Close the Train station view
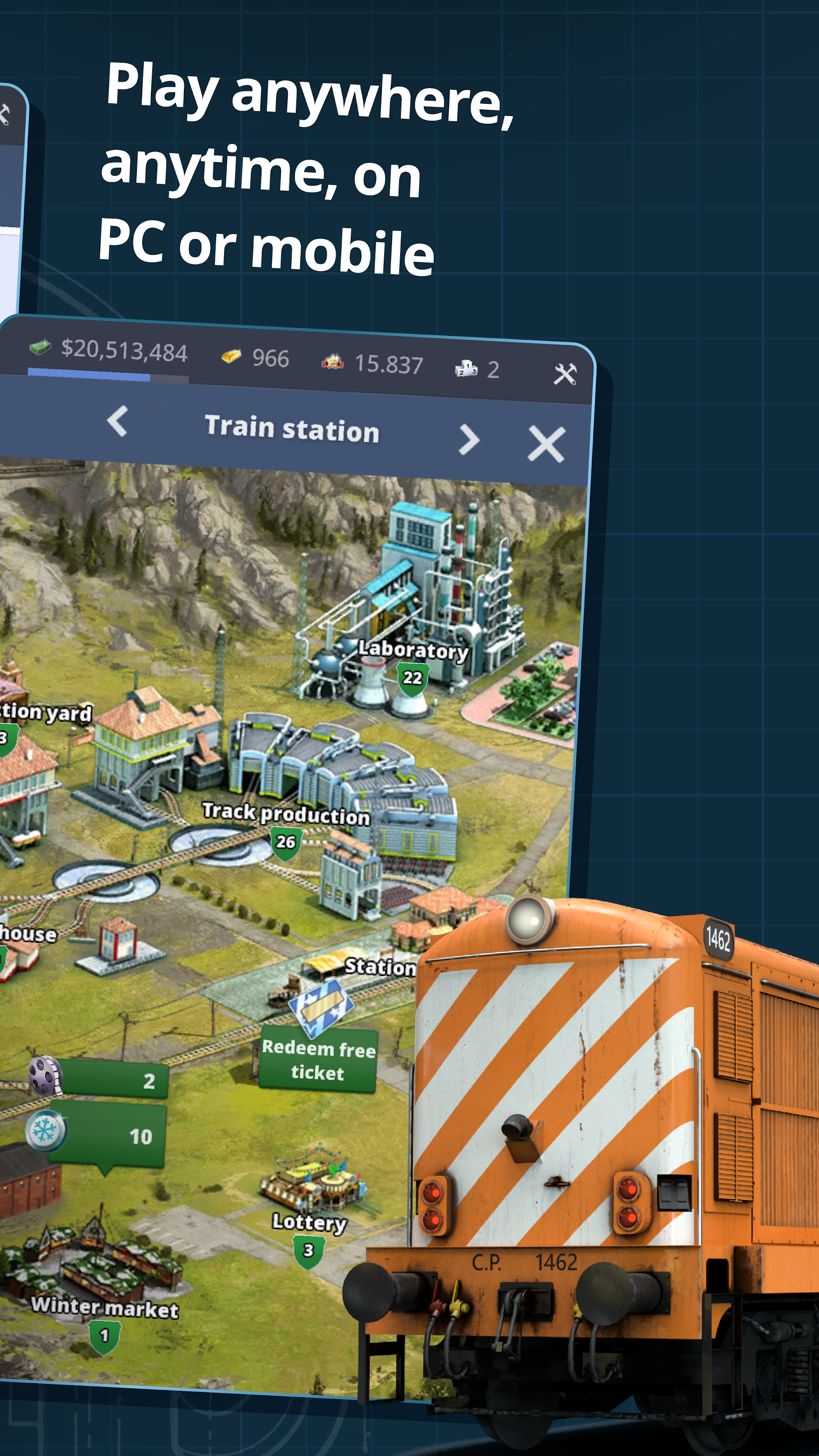 point(547,445)
